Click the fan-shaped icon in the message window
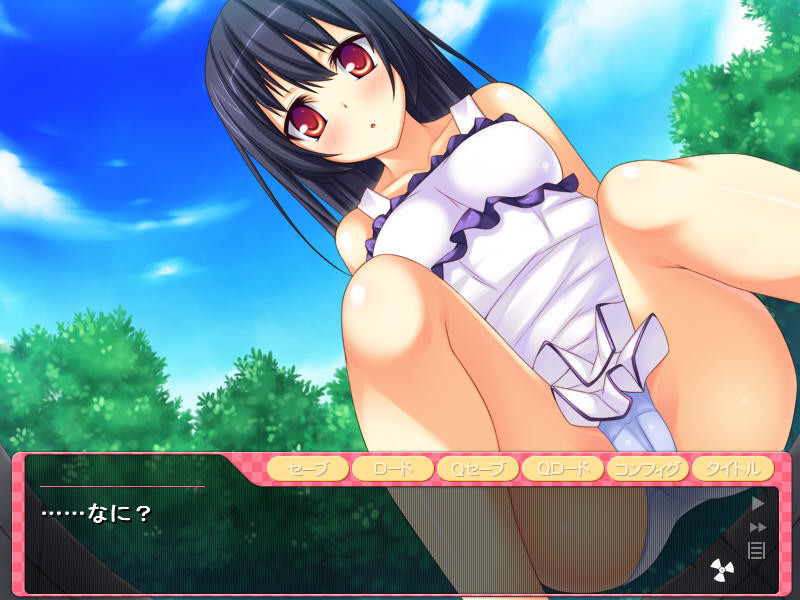 click(723, 570)
